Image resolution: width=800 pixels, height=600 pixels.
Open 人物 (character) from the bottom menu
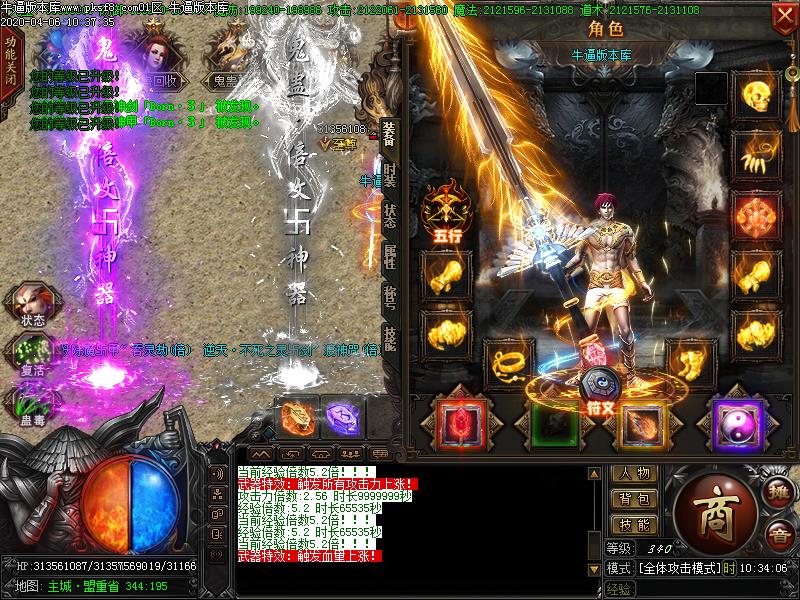633,474
